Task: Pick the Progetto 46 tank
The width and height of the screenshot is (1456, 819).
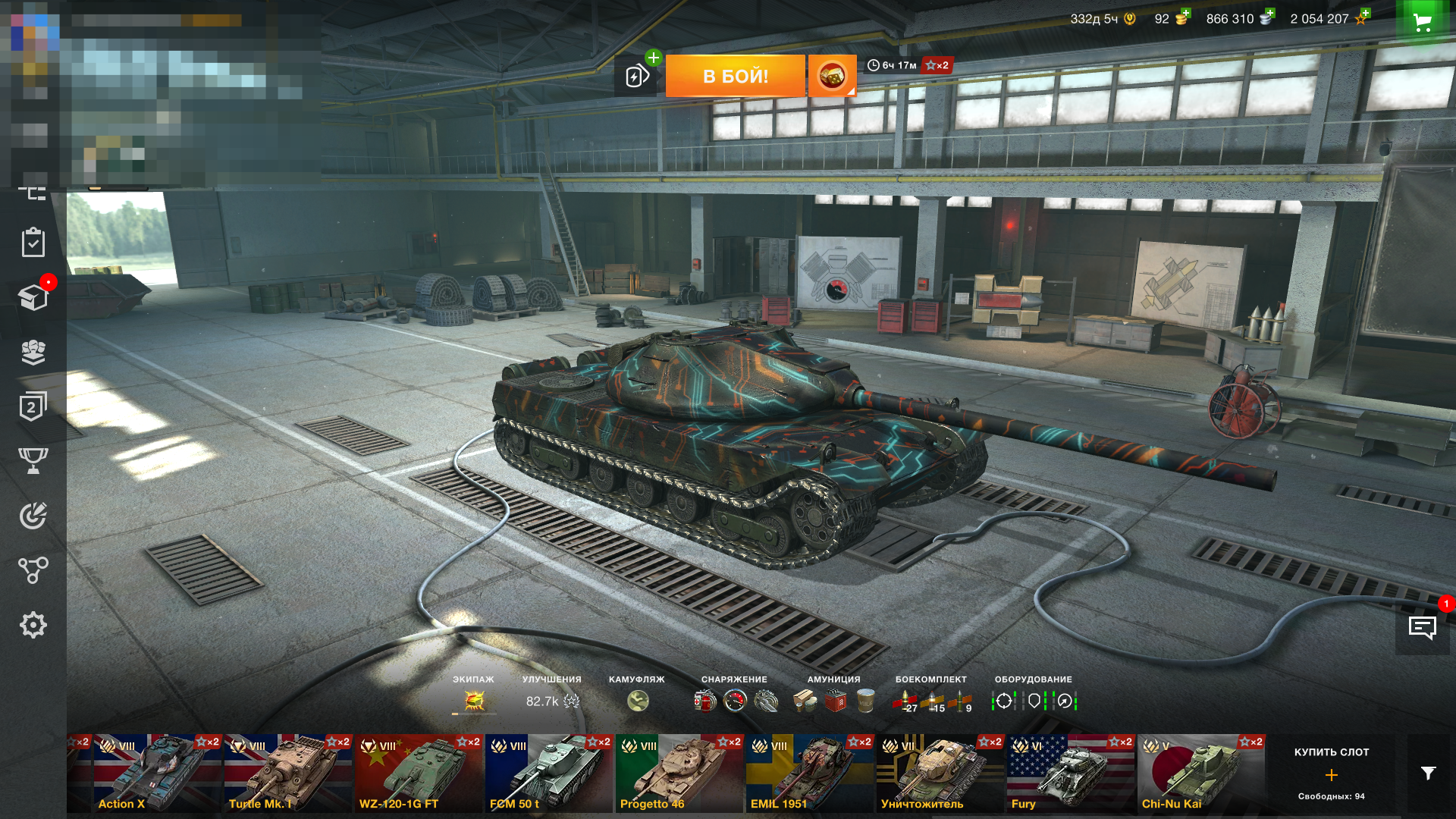Action: point(679,773)
